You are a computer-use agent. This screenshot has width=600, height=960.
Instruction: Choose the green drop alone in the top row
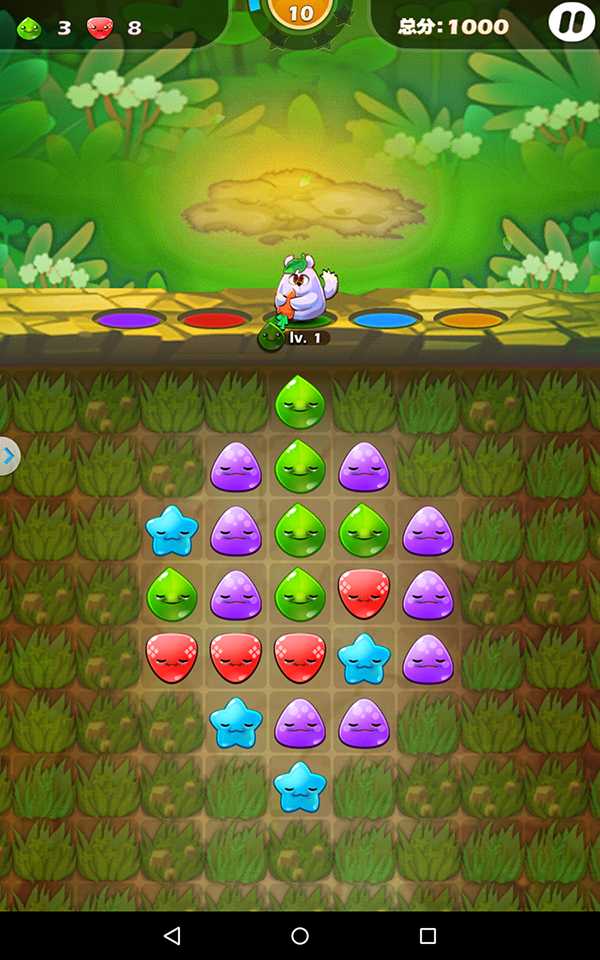click(x=300, y=402)
